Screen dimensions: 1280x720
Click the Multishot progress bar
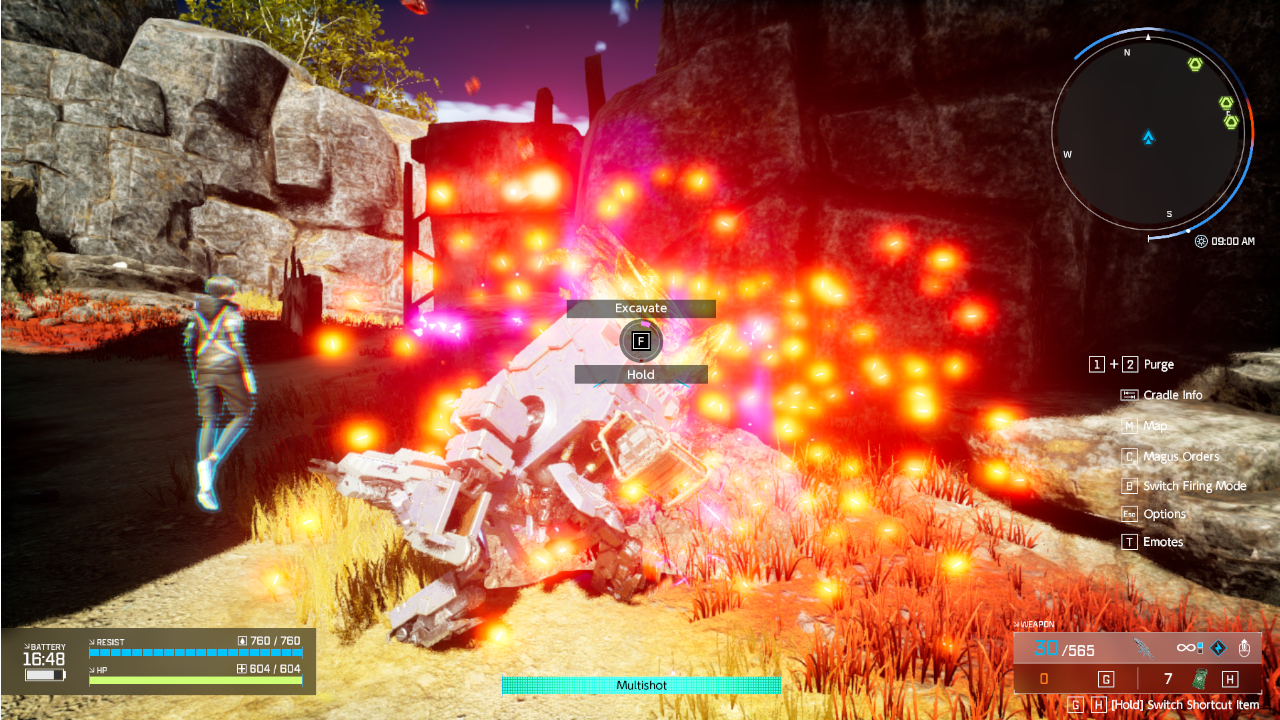point(640,686)
